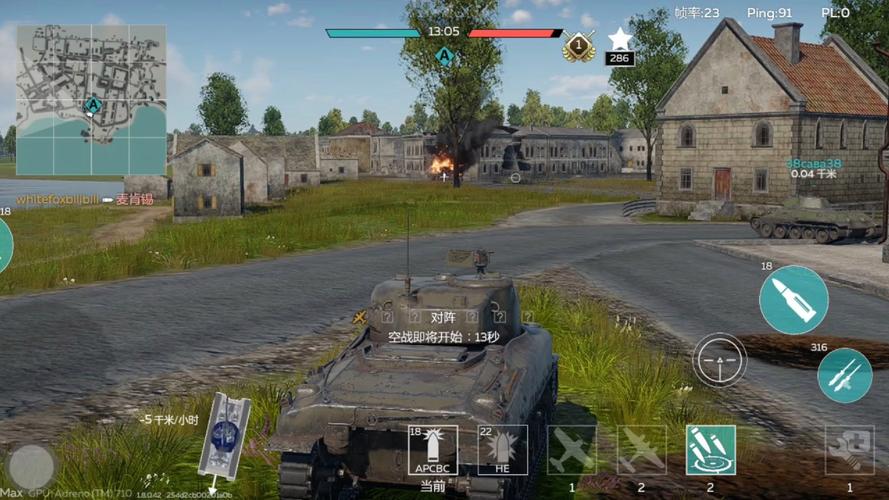Call in the bomber aircraft
The image size is (889, 500).
(641, 450)
